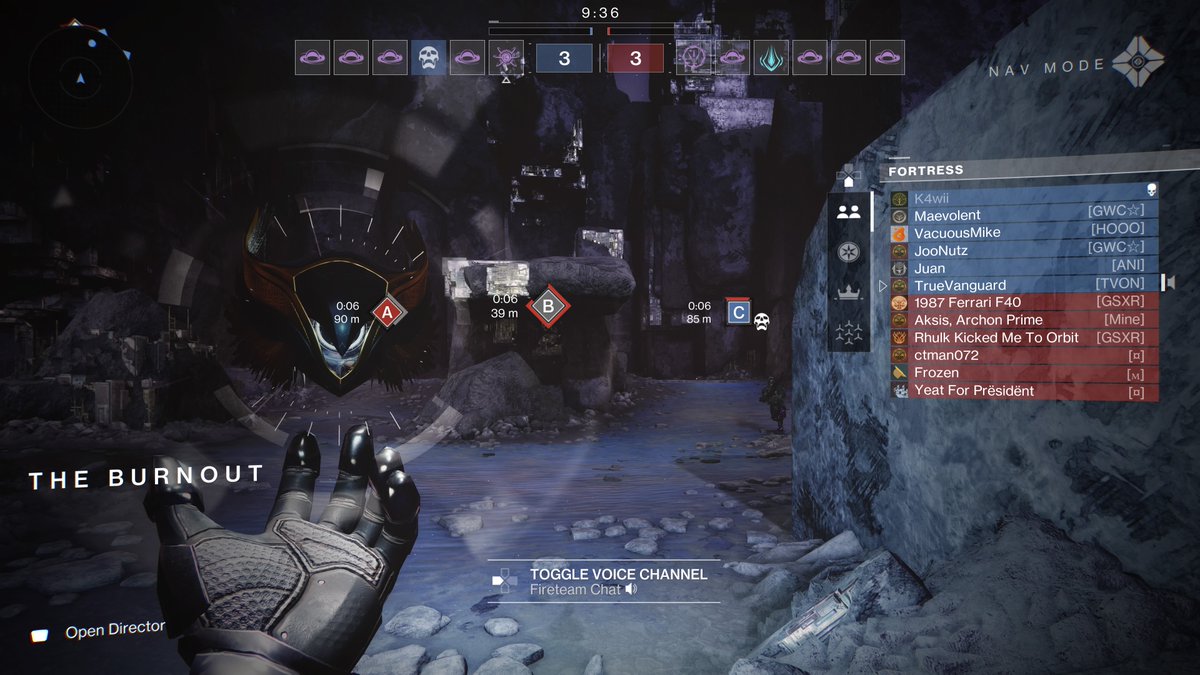The width and height of the screenshot is (1200, 675).
Task: Show the tab with the triangle cluster icon
Action: (x=849, y=331)
